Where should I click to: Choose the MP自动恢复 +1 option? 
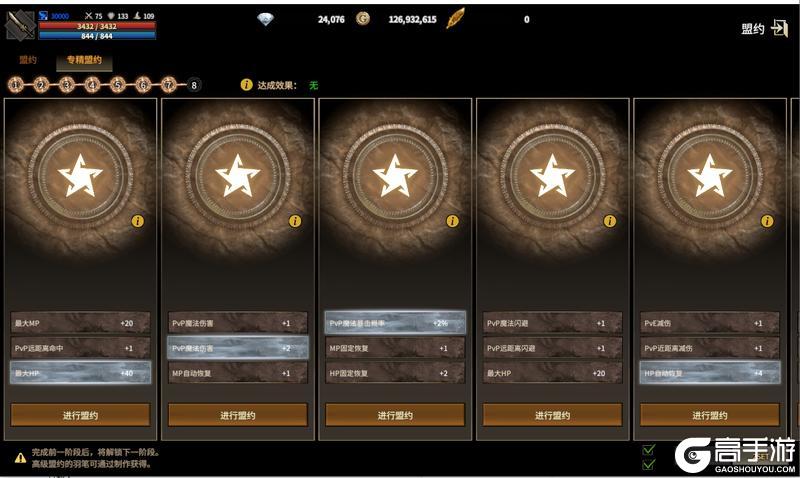pos(238,373)
